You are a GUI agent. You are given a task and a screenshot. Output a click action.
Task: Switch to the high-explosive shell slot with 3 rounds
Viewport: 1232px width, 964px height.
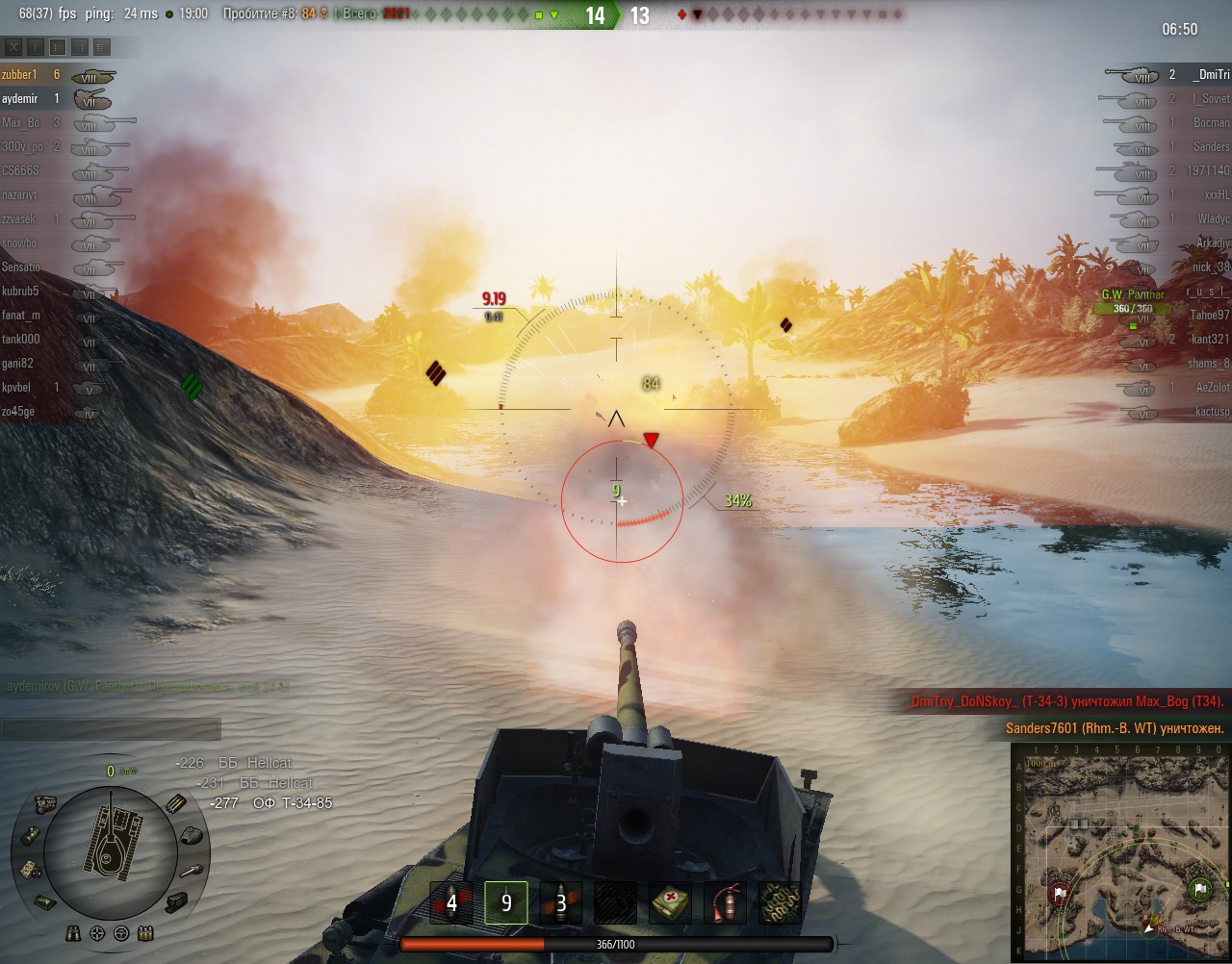pos(561,903)
